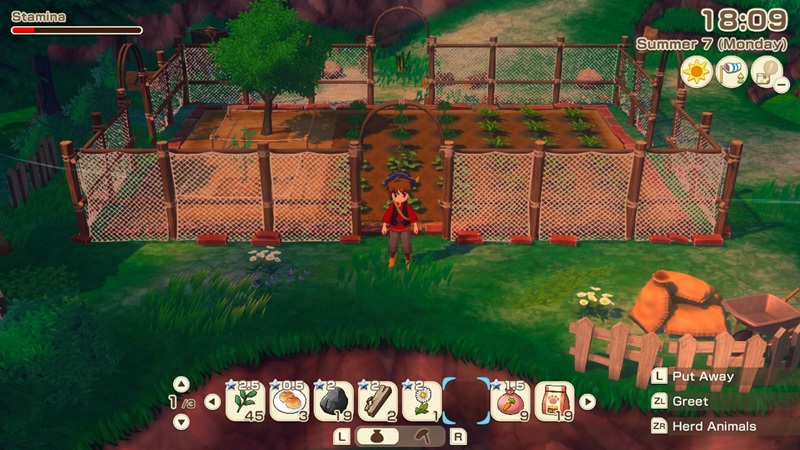Choose the dark ore rock slot
The width and height of the screenshot is (800, 450).
pos(333,401)
